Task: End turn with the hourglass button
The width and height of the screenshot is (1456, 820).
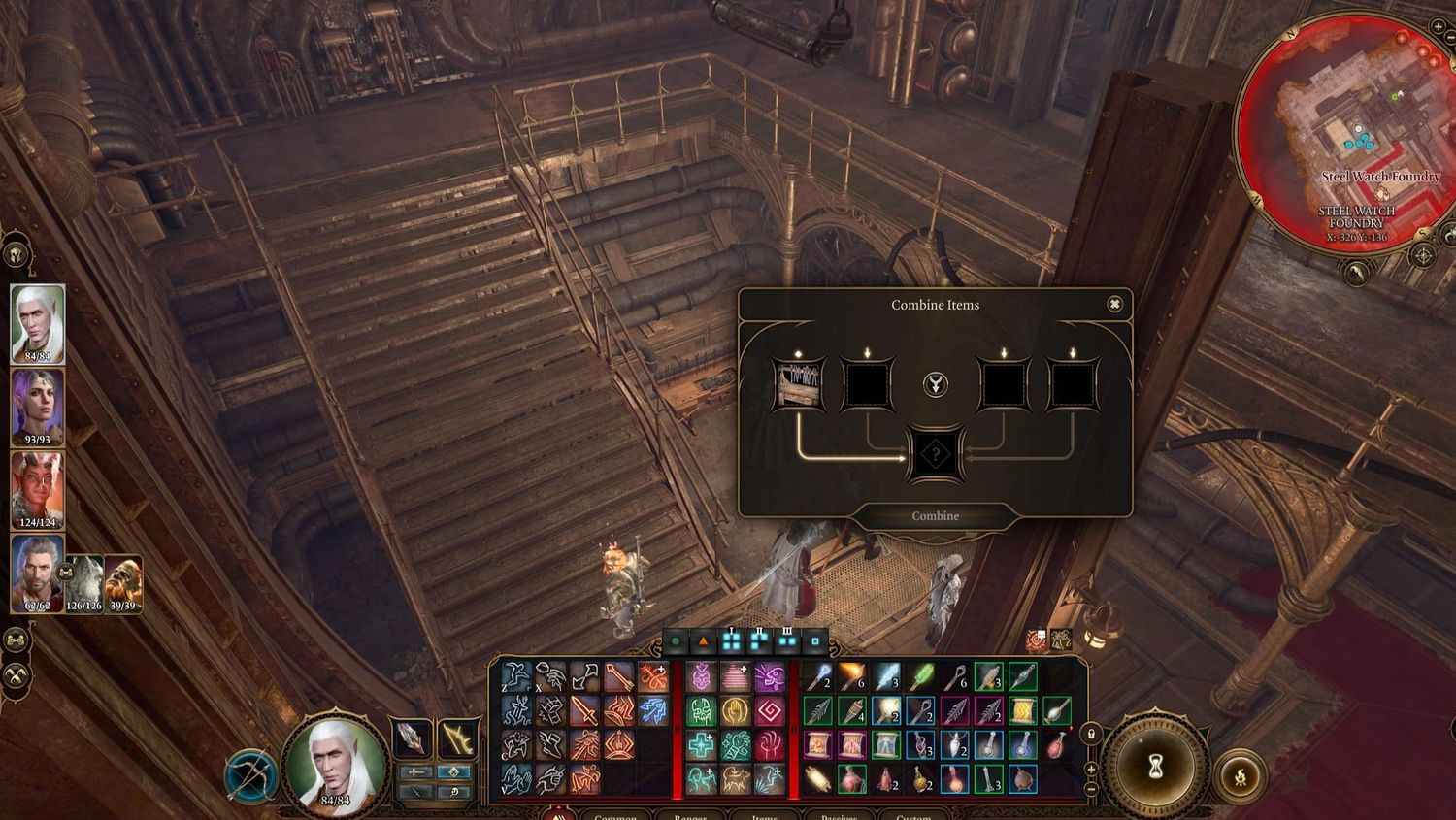Action: pyautogui.click(x=1155, y=769)
